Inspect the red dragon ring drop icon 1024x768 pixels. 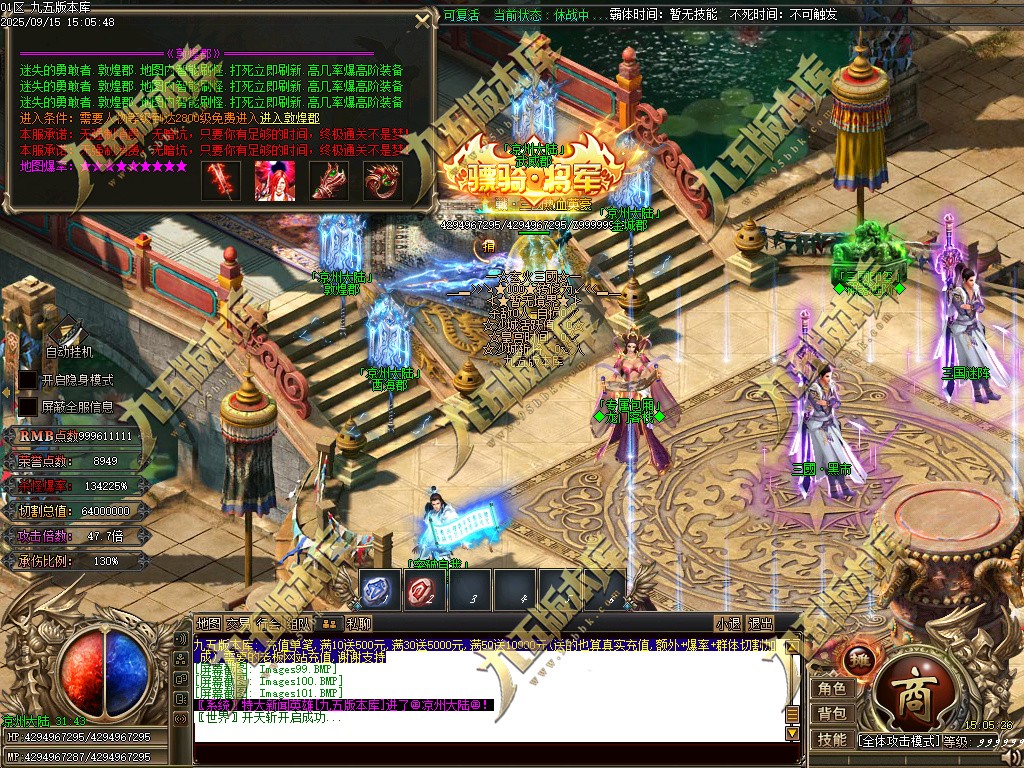(x=382, y=180)
